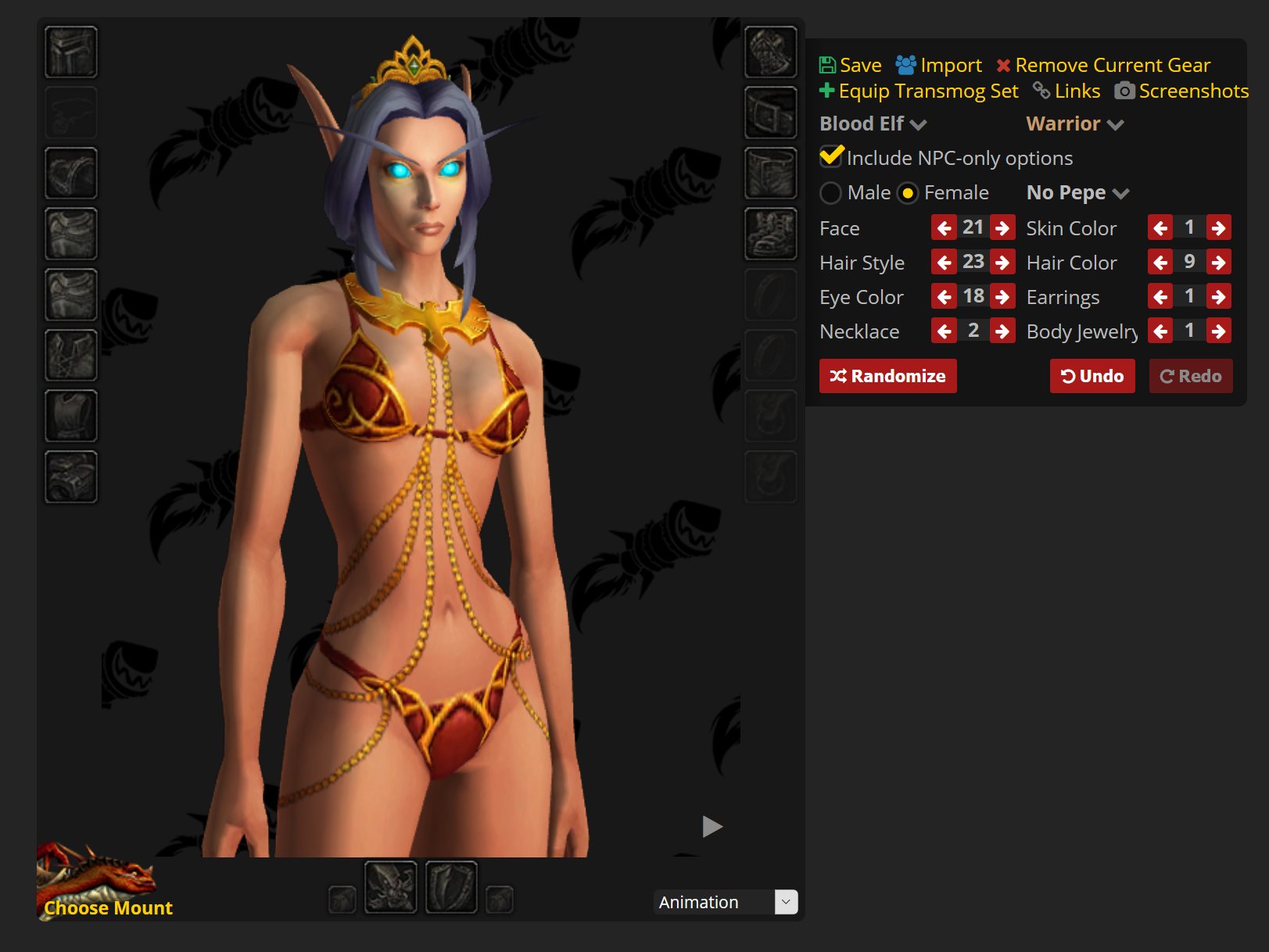Select the Male radio button
The width and height of the screenshot is (1269, 952).
(831, 192)
